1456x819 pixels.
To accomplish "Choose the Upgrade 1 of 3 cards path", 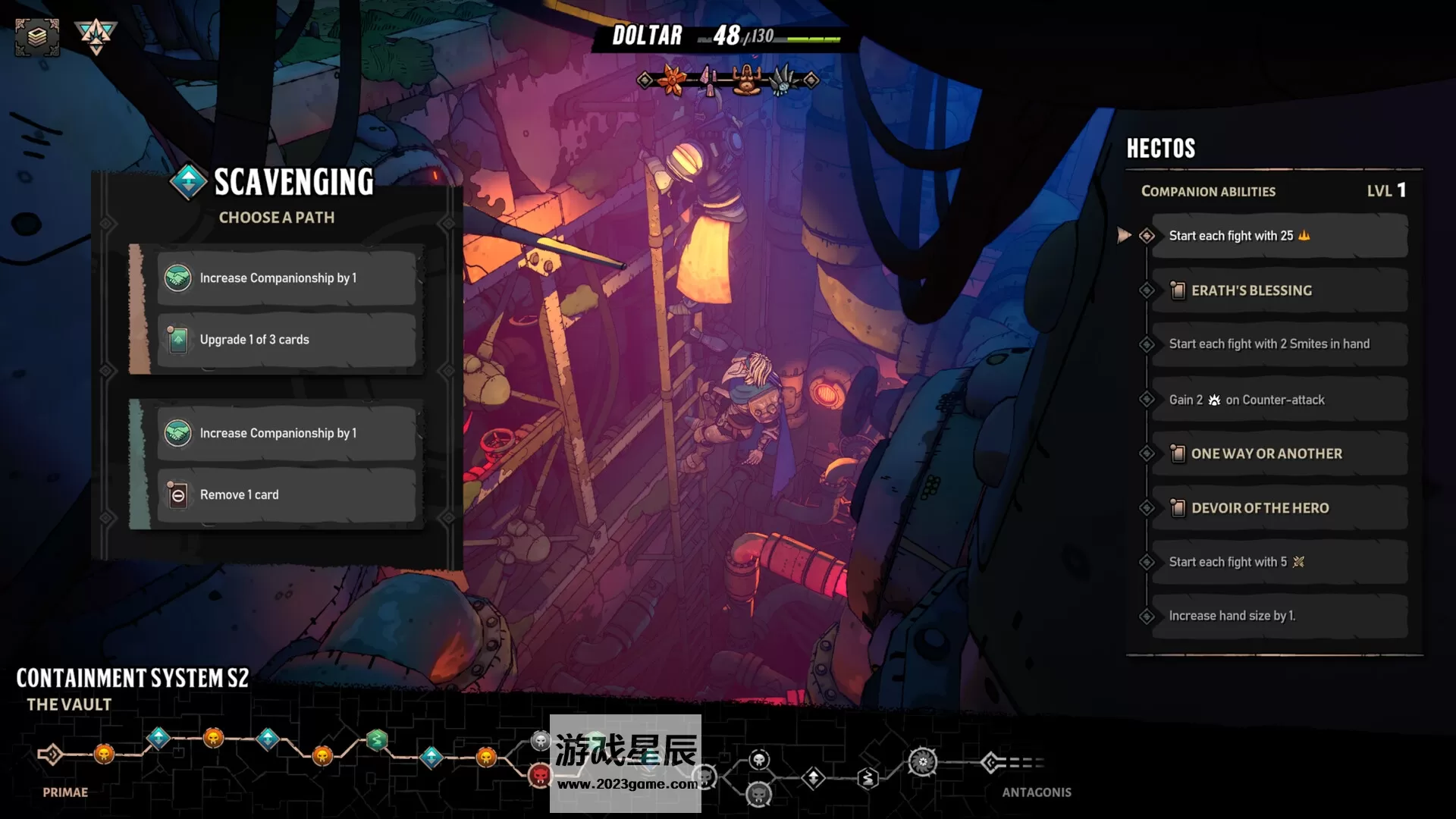I will [286, 340].
